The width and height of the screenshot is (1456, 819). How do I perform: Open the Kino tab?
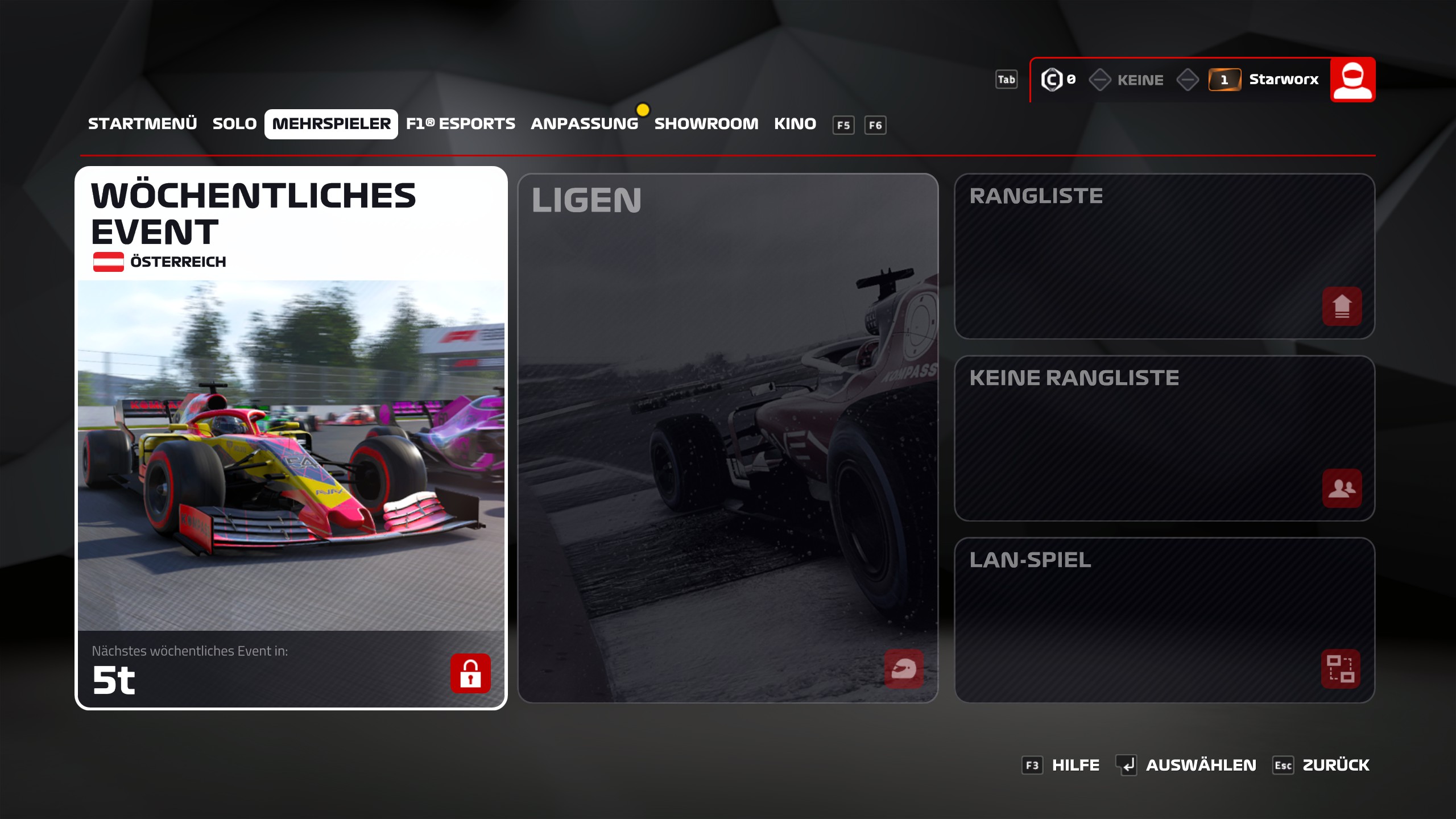pyautogui.click(x=795, y=124)
